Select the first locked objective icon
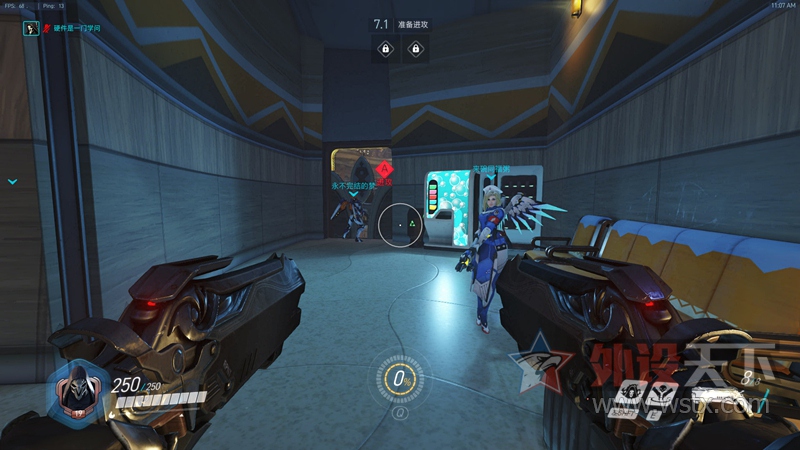This screenshot has width=800, height=450. 384,48
